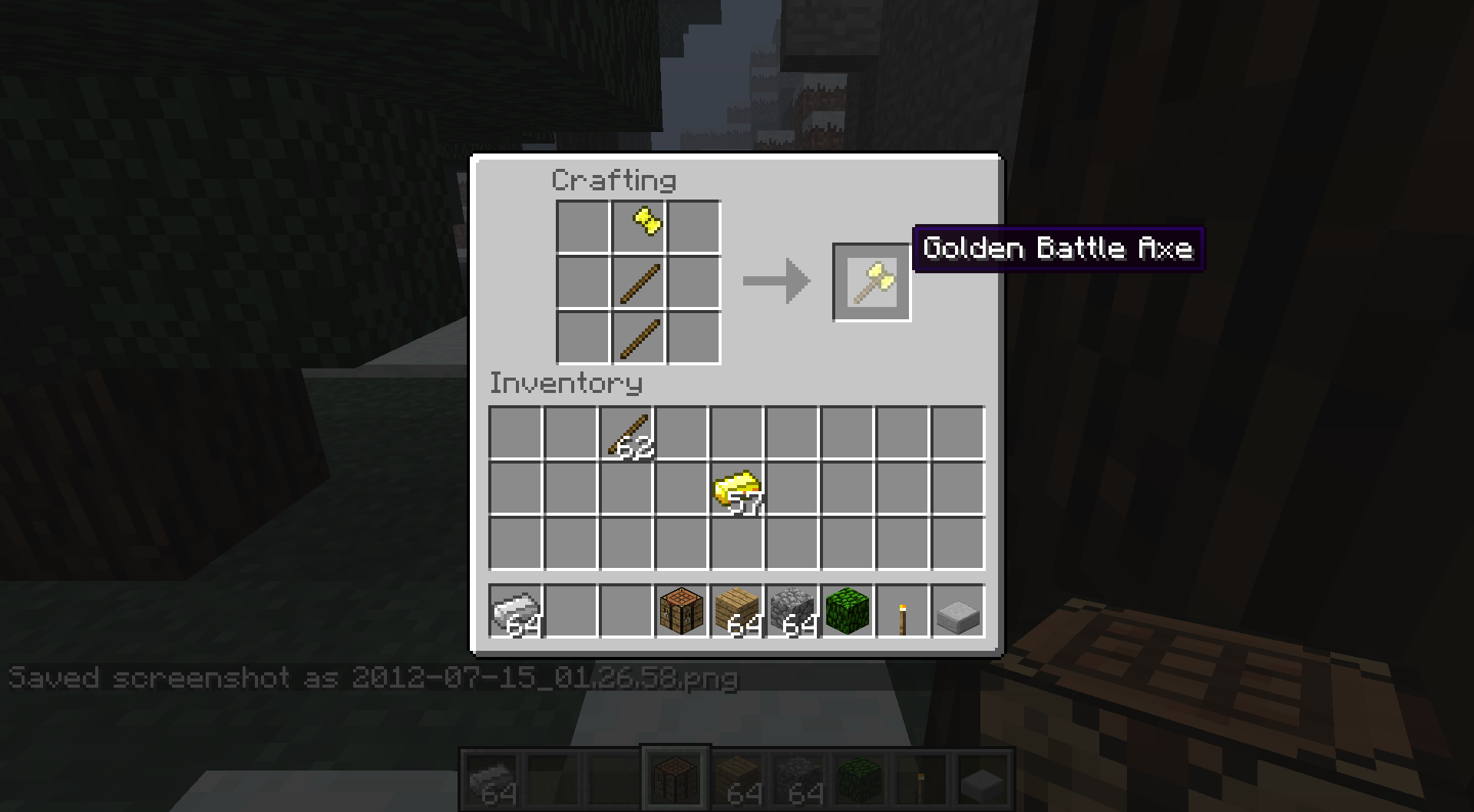Click the first empty inventory slot top row

click(x=515, y=433)
